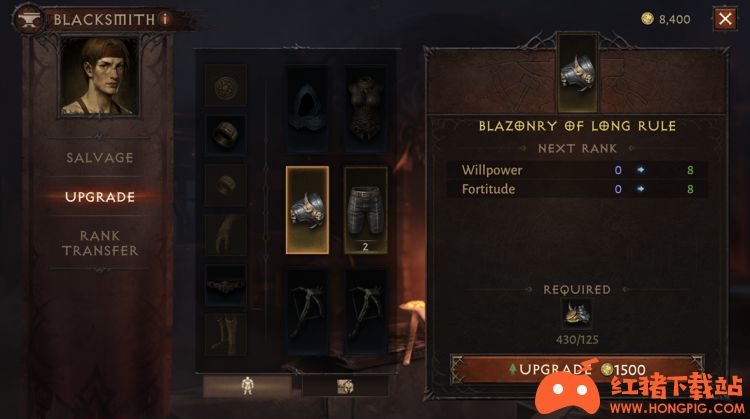Select the rank 2 pants slot
Viewport: 750px width, 419px height.
pyautogui.click(x=366, y=208)
